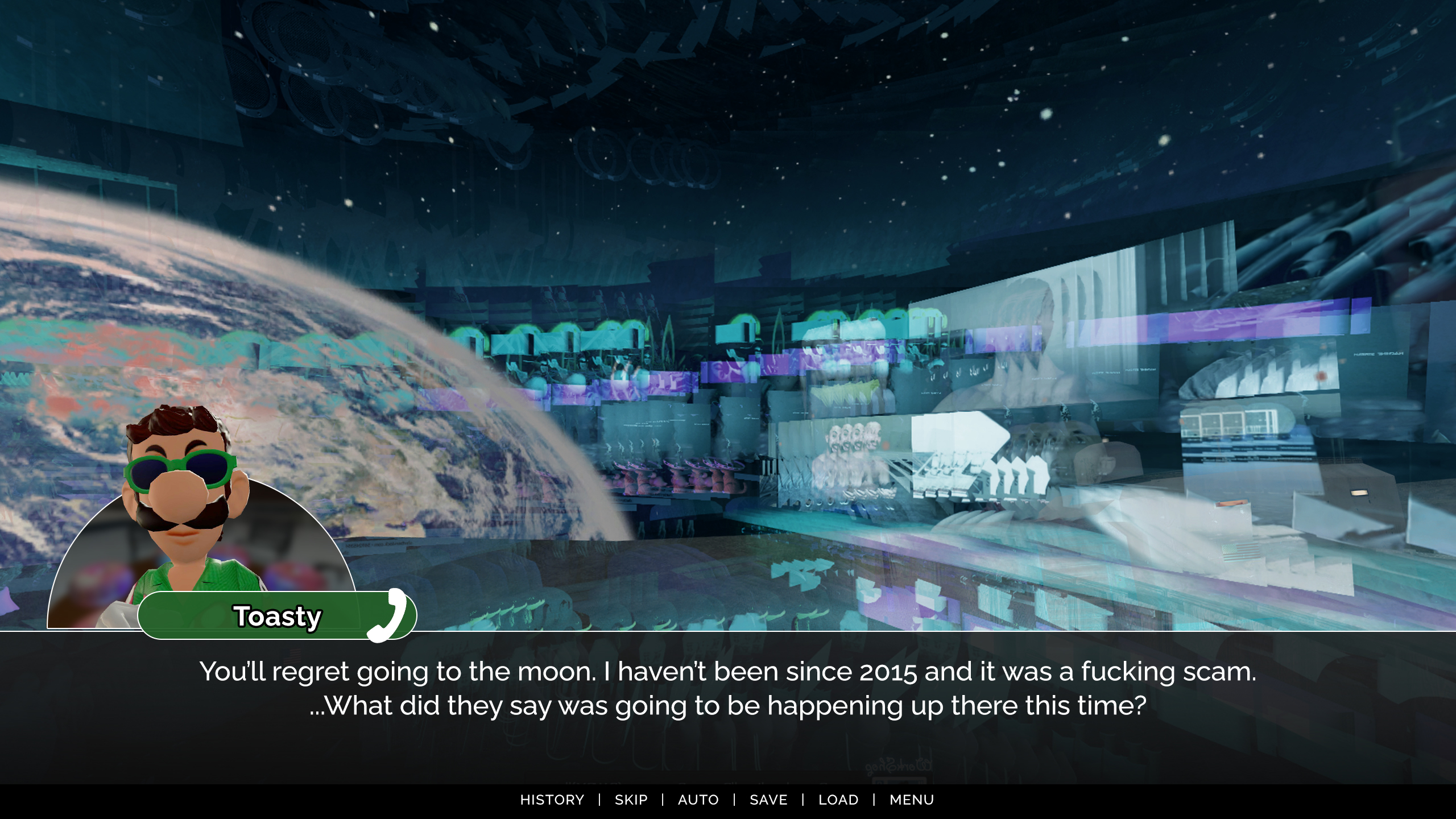The image size is (1456, 819).
Task: Skip through the dialogue
Action: tap(631, 800)
